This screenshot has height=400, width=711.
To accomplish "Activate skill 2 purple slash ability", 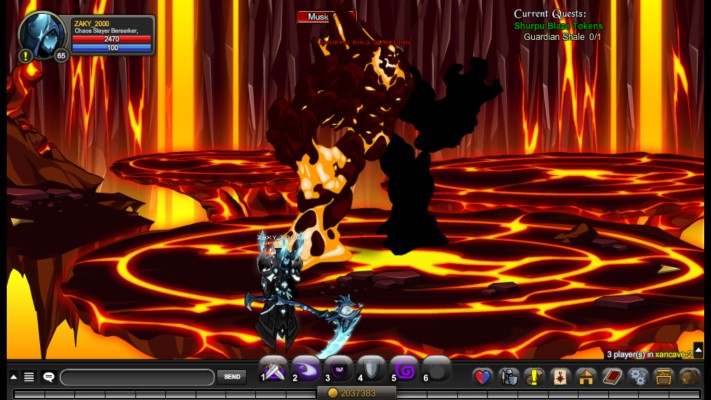I will tap(306, 368).
